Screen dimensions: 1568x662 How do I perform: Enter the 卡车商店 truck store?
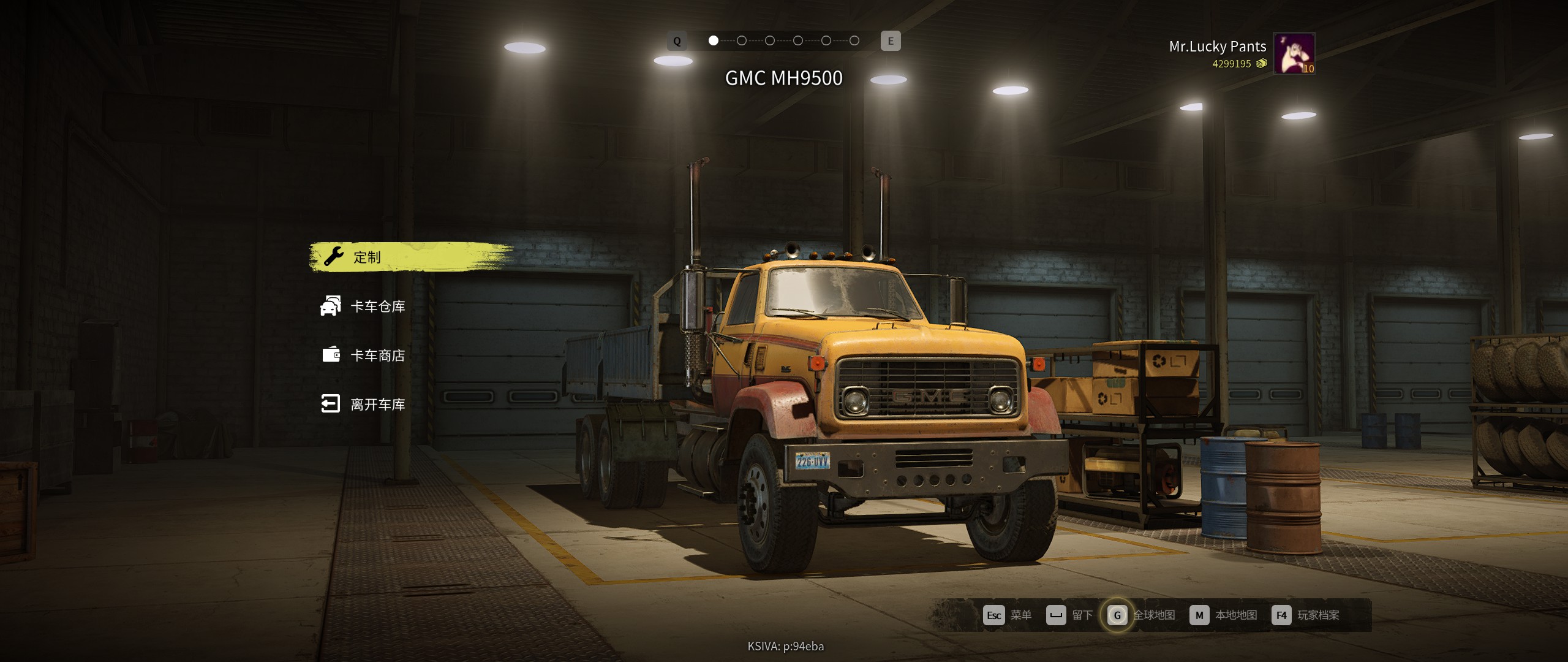pyautogui.click(x=377, y=356)
